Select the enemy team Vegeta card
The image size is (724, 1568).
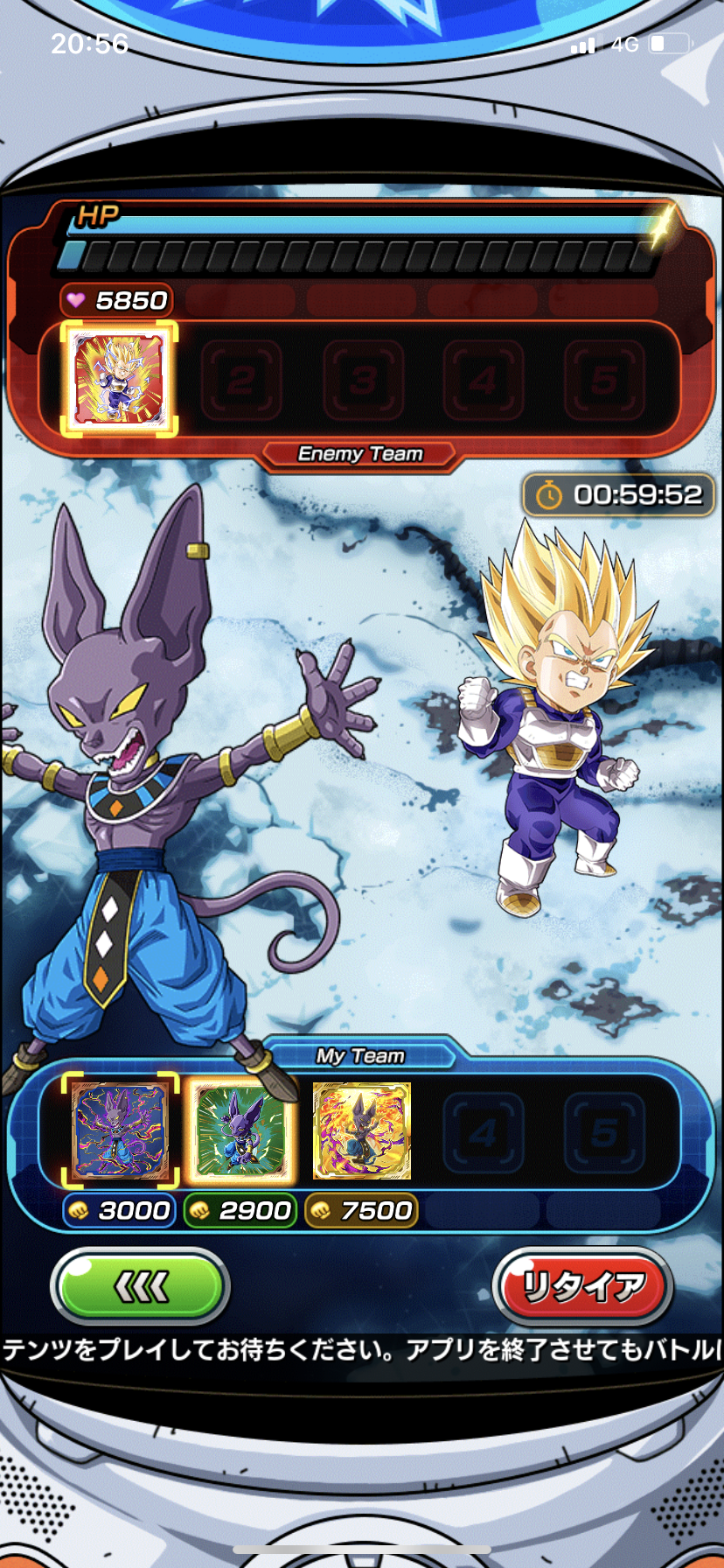[x=119, y=378]
